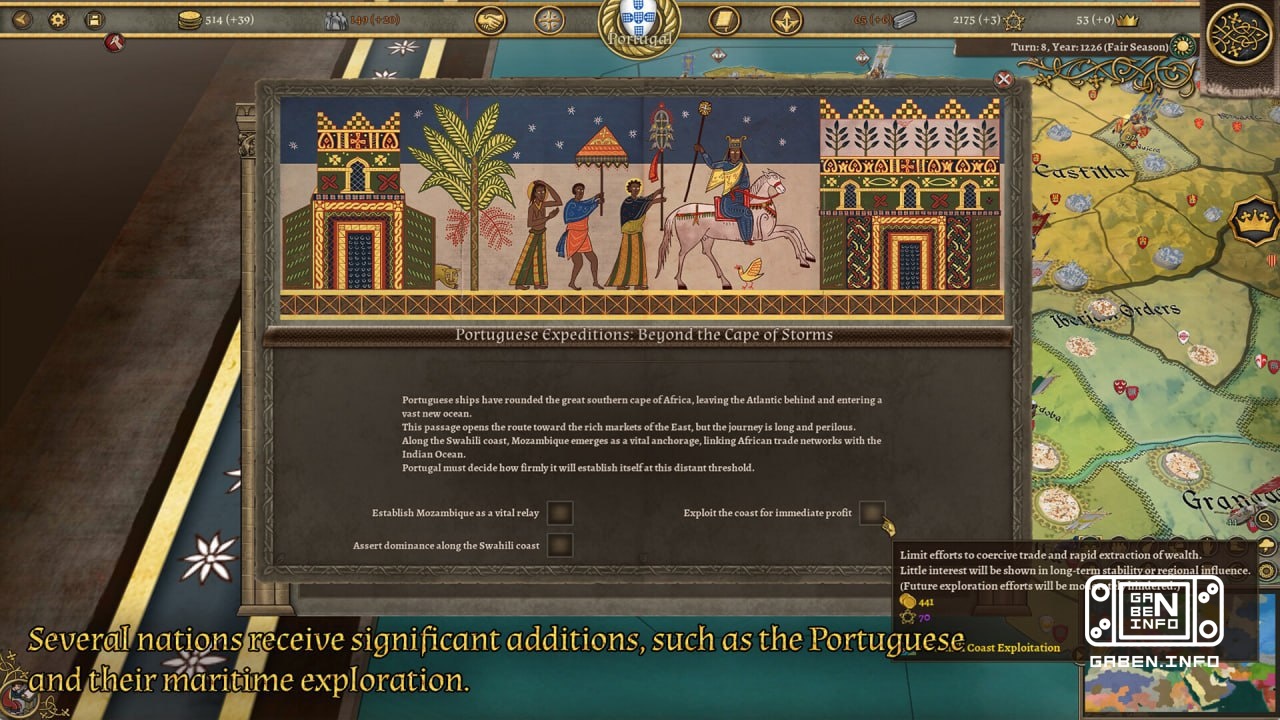Select the Portugal coat of arms at top center
This screenshot has width=1280, height=720.
click(638, 22)
